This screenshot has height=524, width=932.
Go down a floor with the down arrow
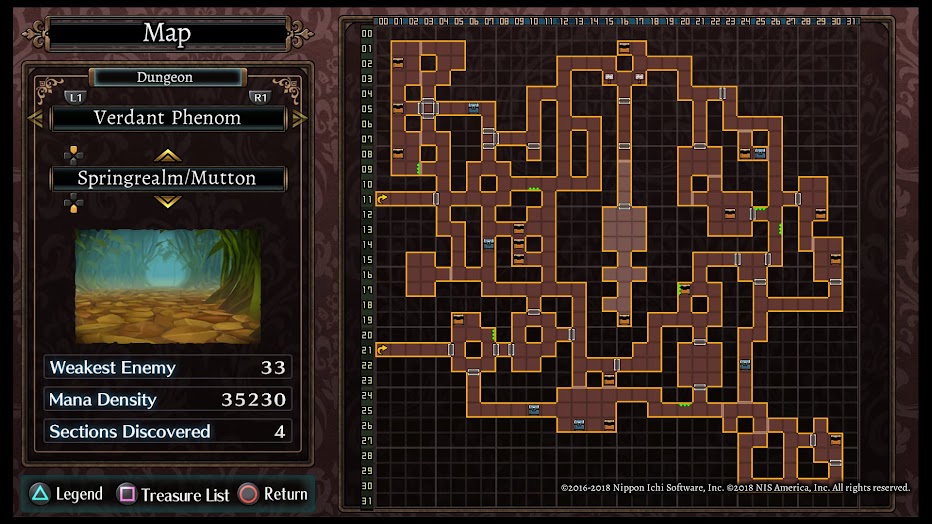(x=167, y=202)
